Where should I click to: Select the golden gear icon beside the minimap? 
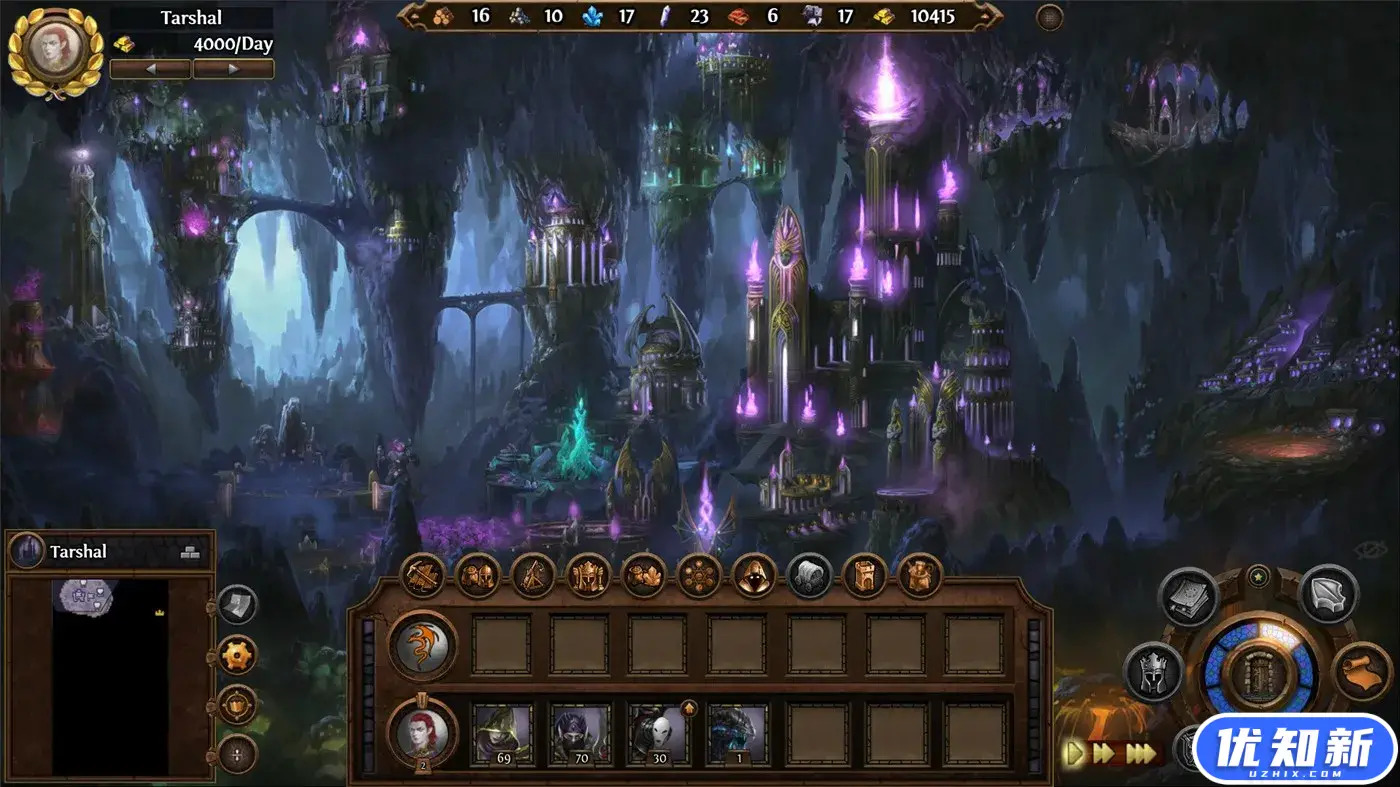tap(238, 655)
